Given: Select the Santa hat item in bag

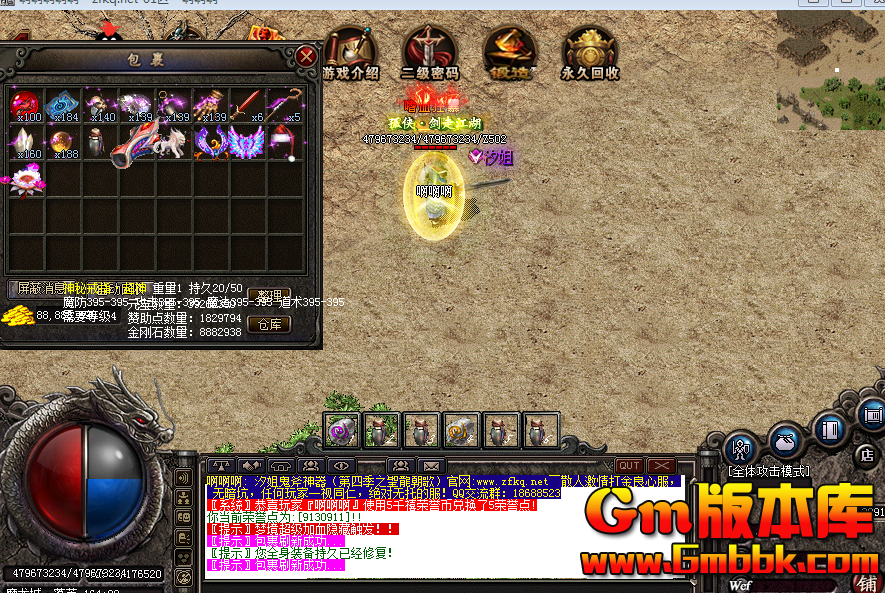Looking at the screenshot, I should 283,143.
